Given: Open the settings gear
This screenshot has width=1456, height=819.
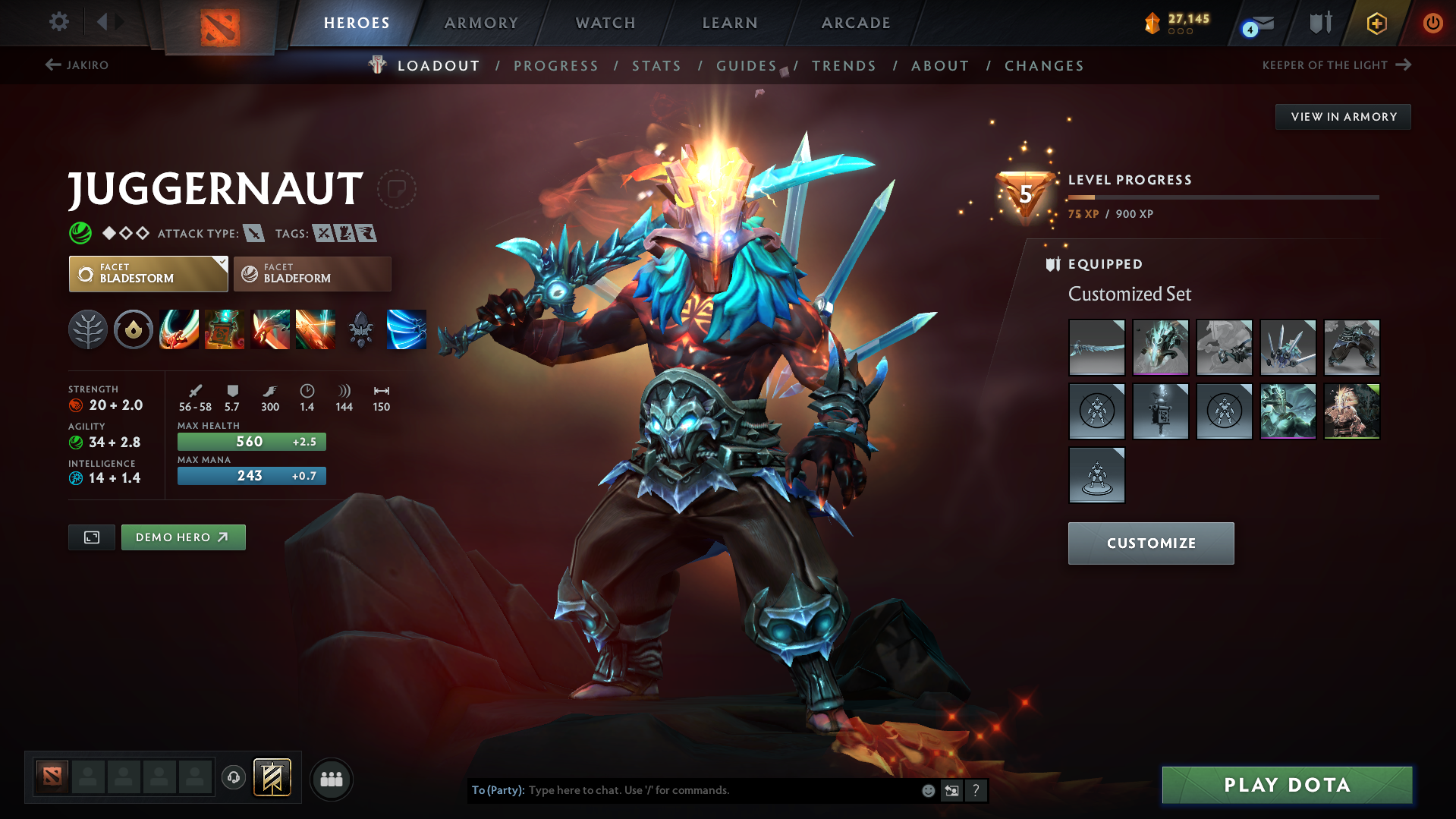Looking at the screenshot, I should point(58,23).
